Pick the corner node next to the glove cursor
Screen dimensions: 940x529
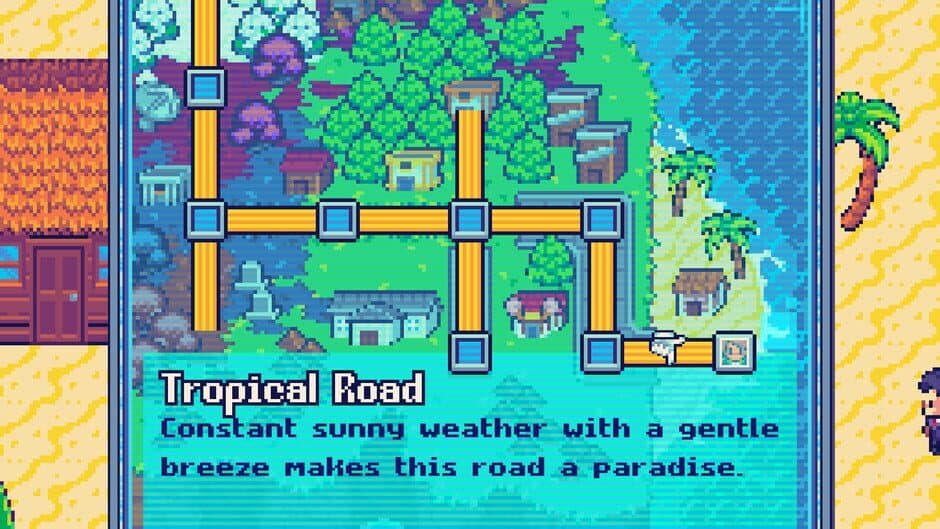601,351
